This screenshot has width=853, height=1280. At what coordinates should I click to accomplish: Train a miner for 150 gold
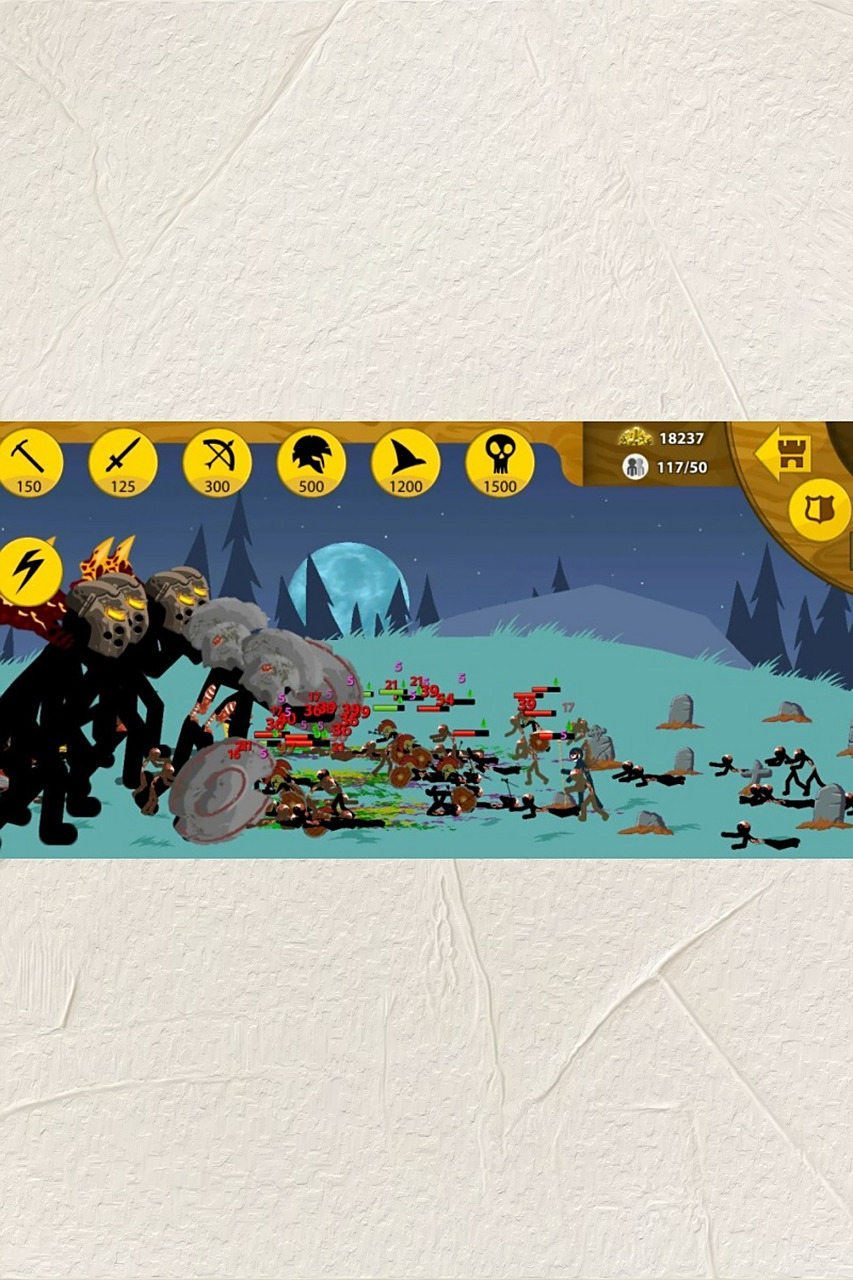[30, 463]
